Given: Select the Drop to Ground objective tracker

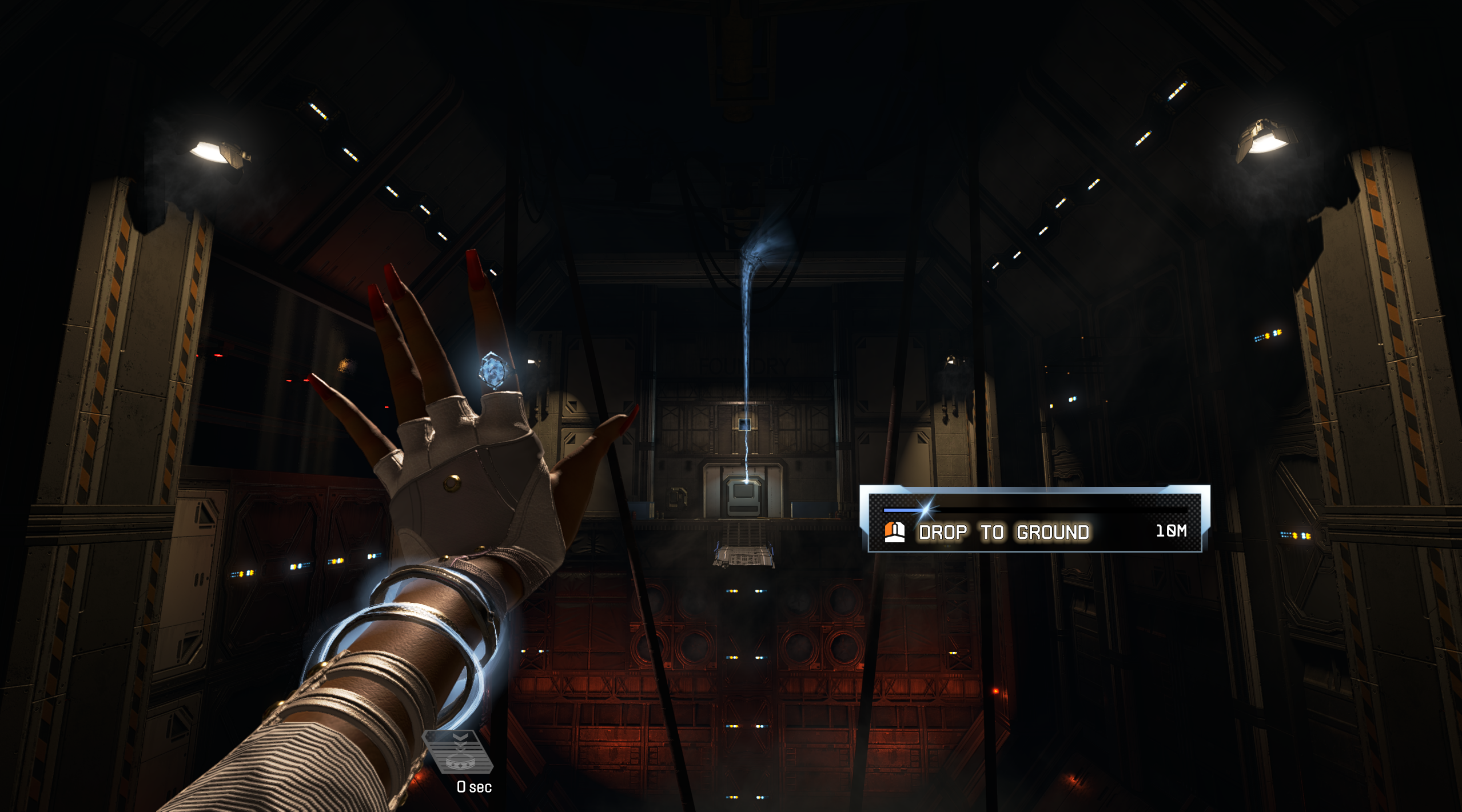Looking at the screenshot, I should point(1034,520).
